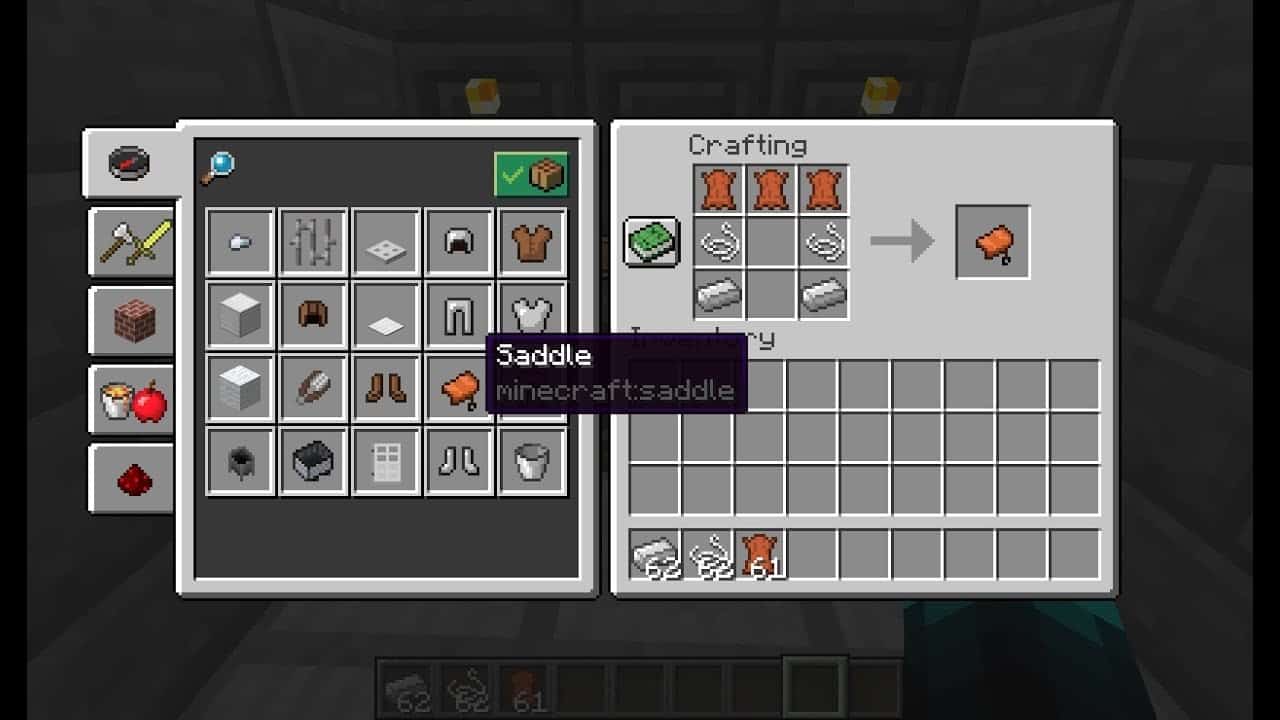Screen dimensions: 1280x720
Task: Open the iron bars recipe
Action: (312, 240)
